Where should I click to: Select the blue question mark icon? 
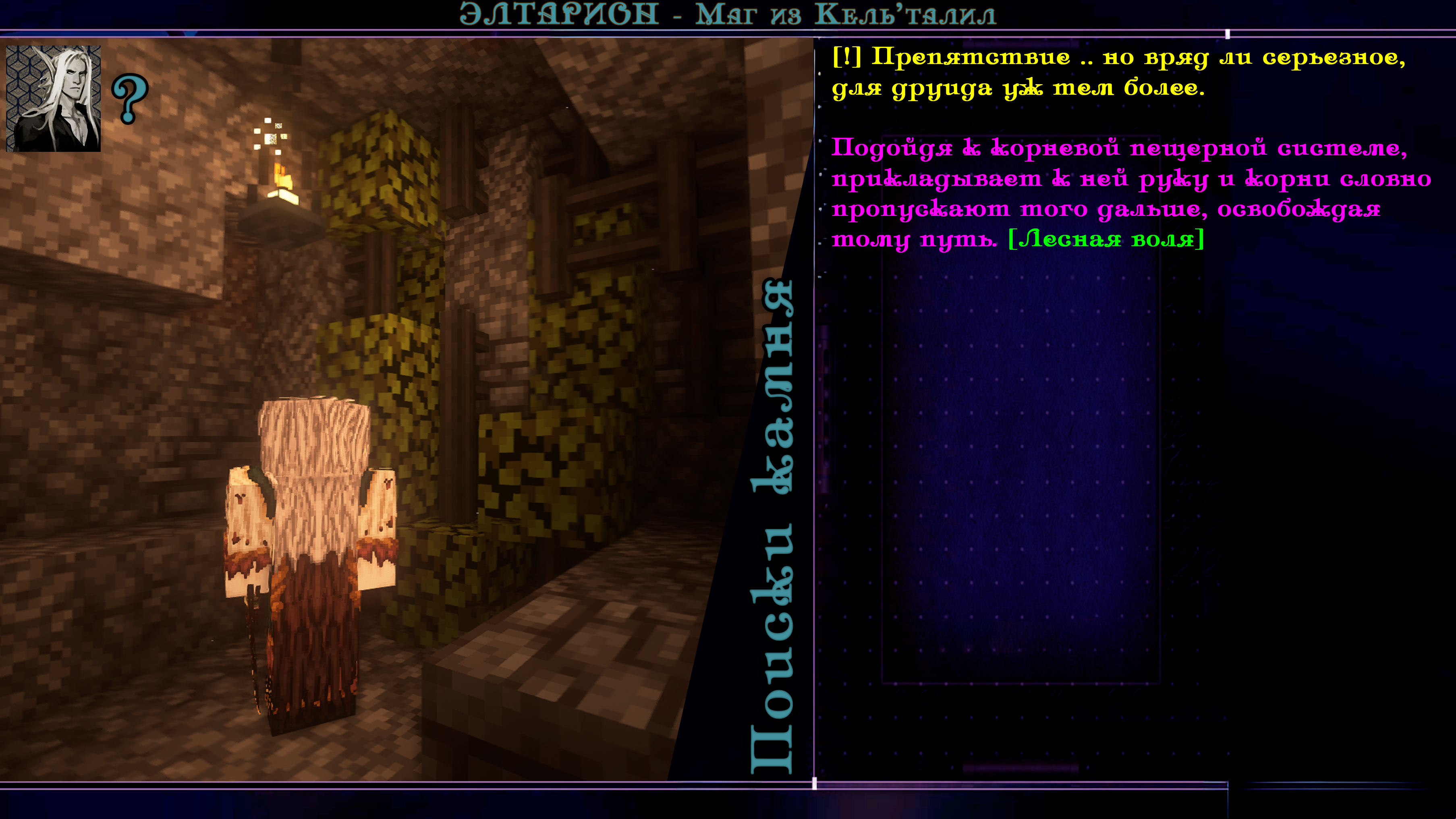(x=130, y=98)
